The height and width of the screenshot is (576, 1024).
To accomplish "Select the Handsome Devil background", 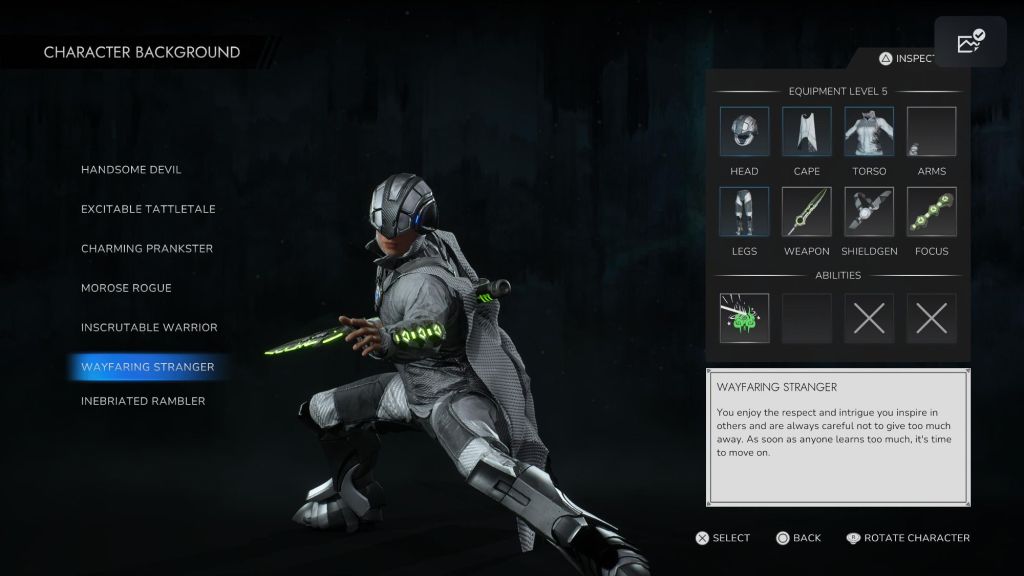I will (x=131, y=170).
